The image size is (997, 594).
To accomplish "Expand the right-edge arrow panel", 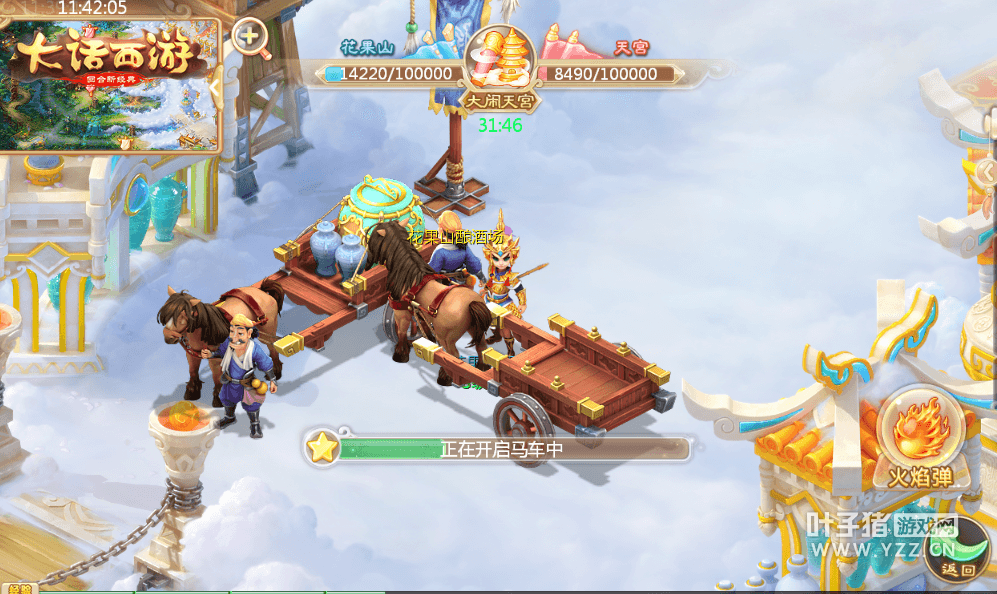I will coord(987,172).
